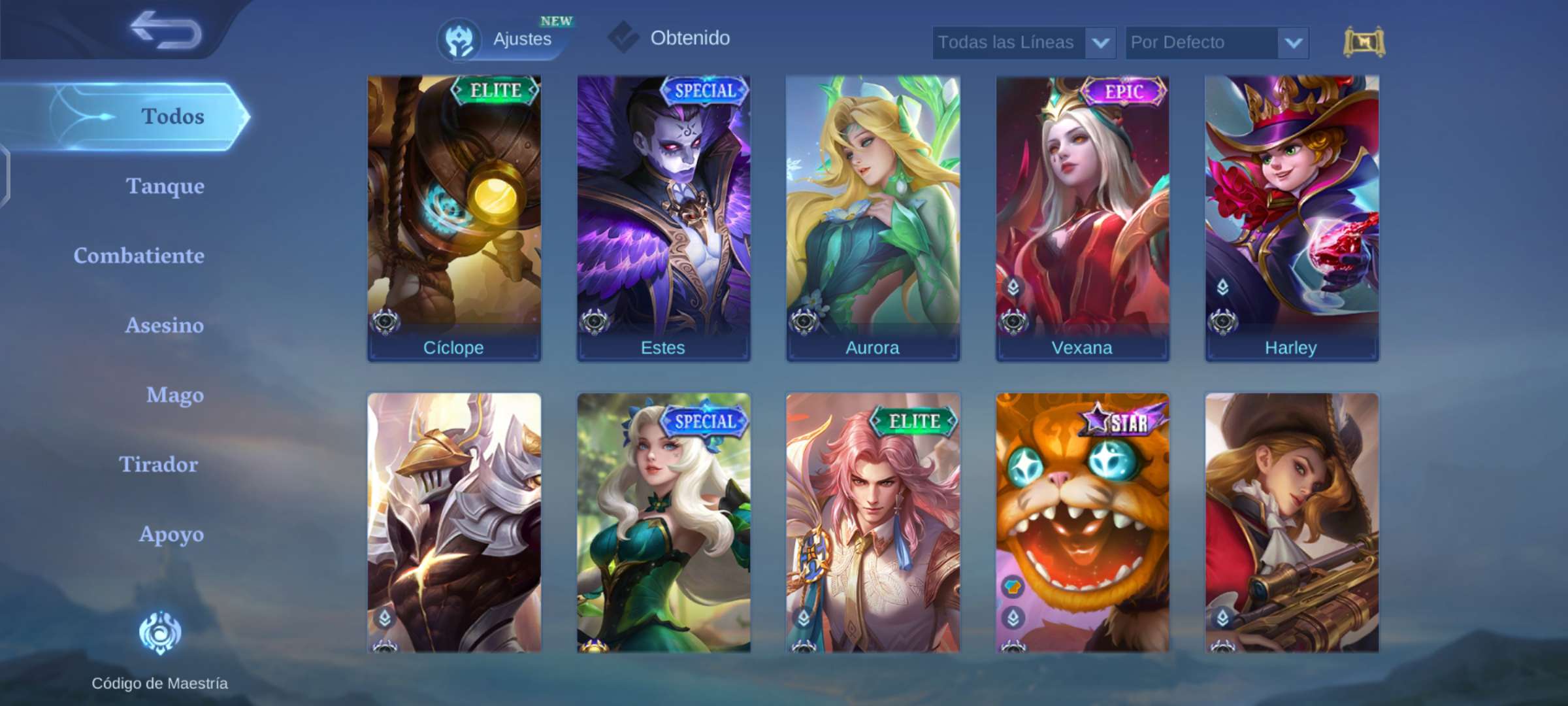
Task: Open the Aurora hero card
Action: pos(873,218)
